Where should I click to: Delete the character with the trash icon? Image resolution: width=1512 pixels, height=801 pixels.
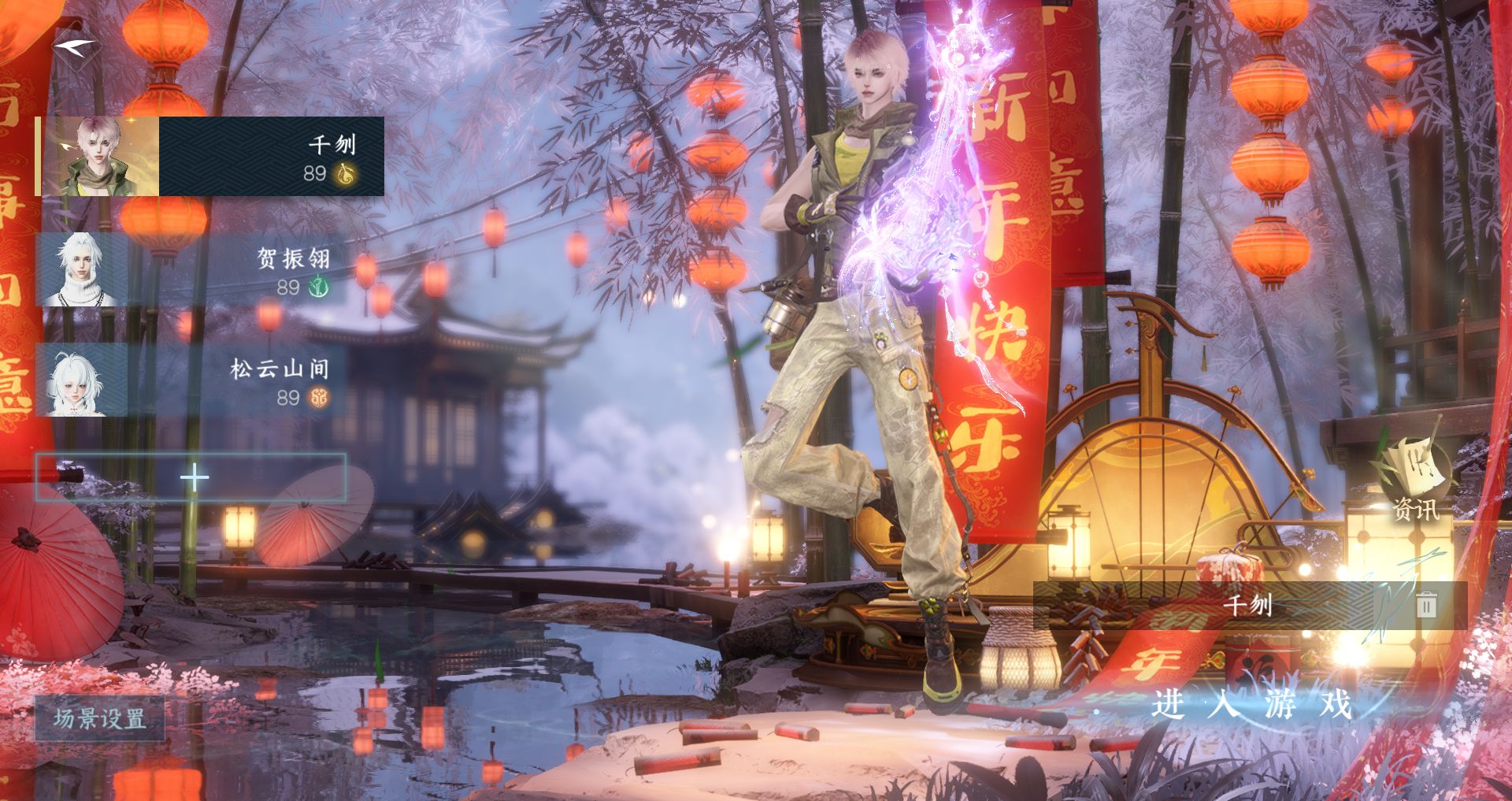[x=1426, y=605]
